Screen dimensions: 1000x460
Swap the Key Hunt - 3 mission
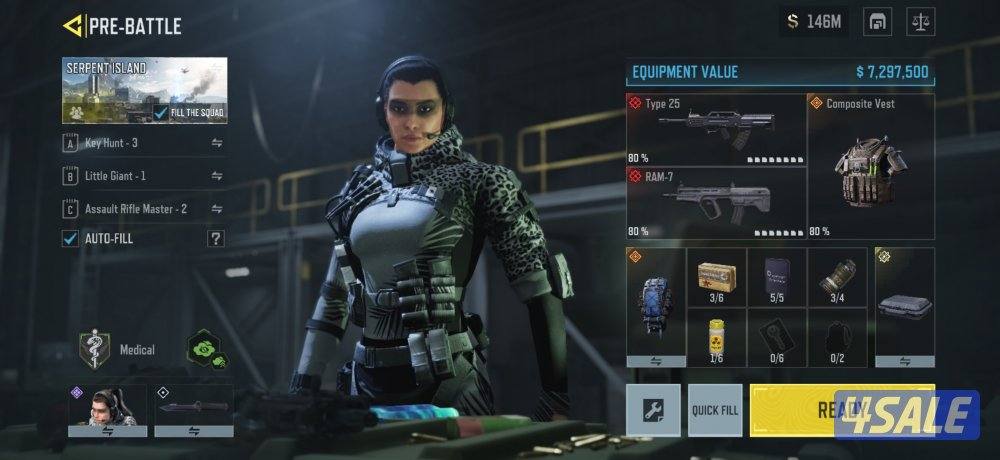click(217, 144)
